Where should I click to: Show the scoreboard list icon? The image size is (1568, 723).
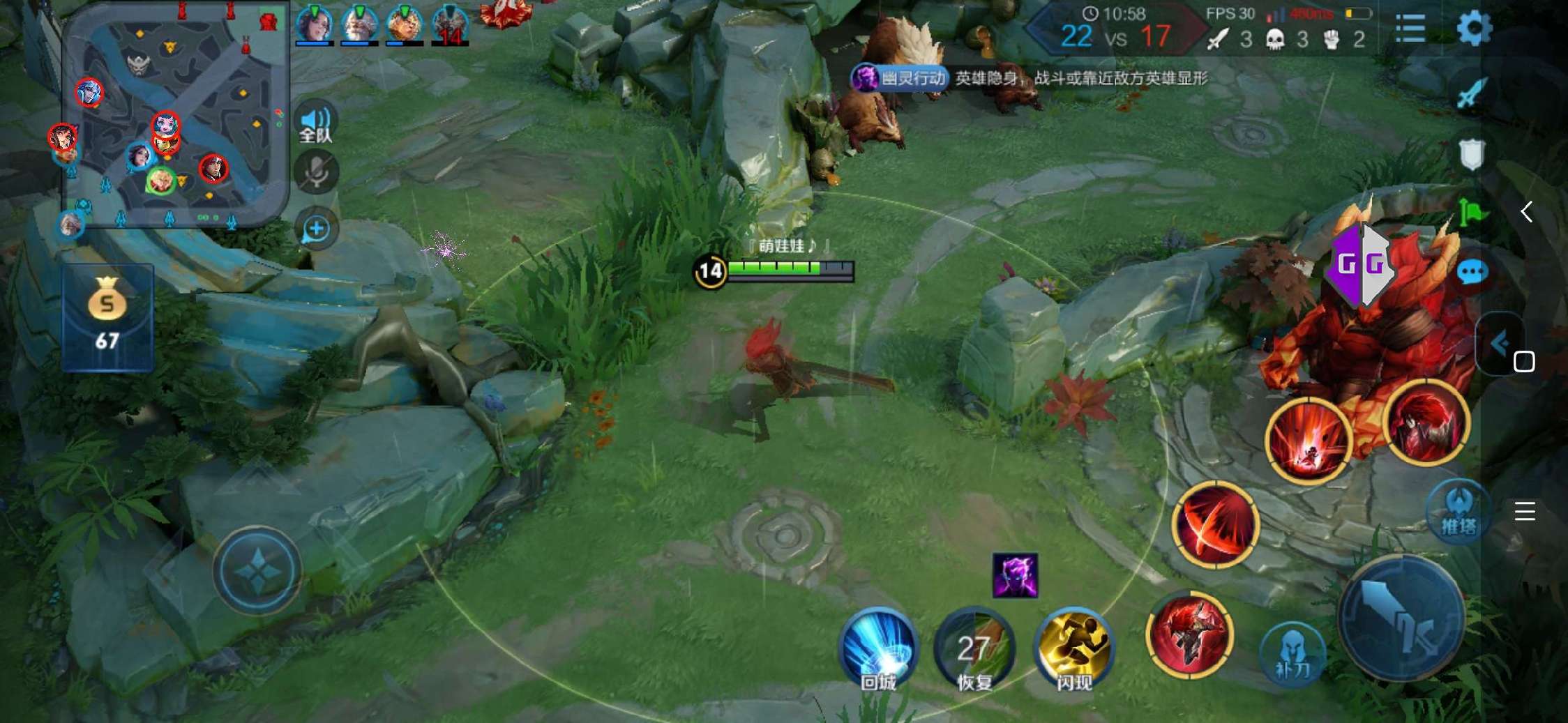click(1410, 29)
